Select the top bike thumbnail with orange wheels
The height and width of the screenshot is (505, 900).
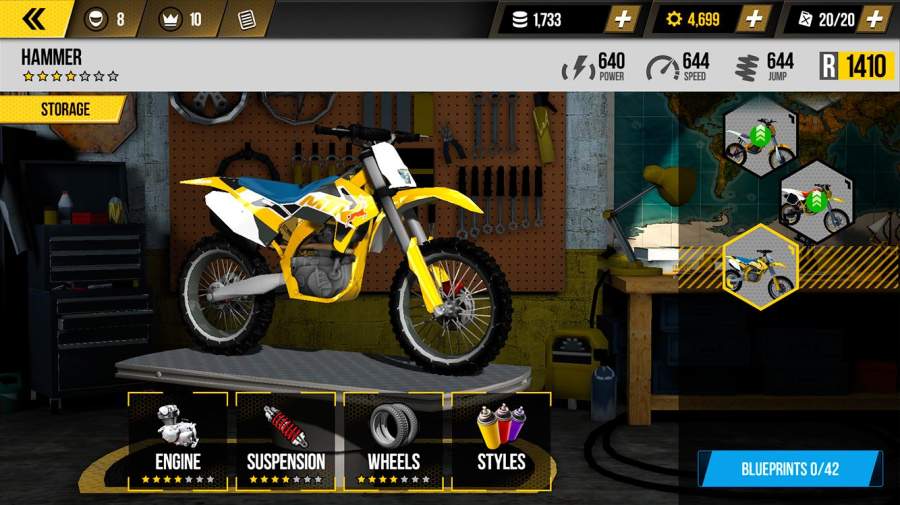click(760, 139)
